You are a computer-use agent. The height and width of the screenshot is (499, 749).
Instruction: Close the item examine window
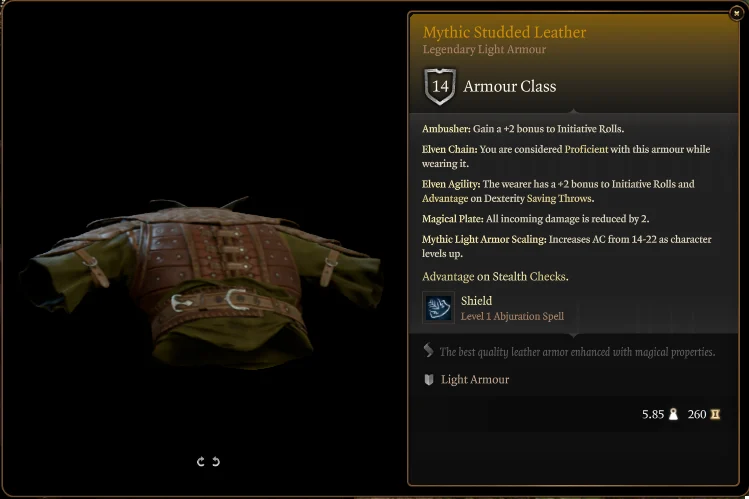click(x=736, y=13)
